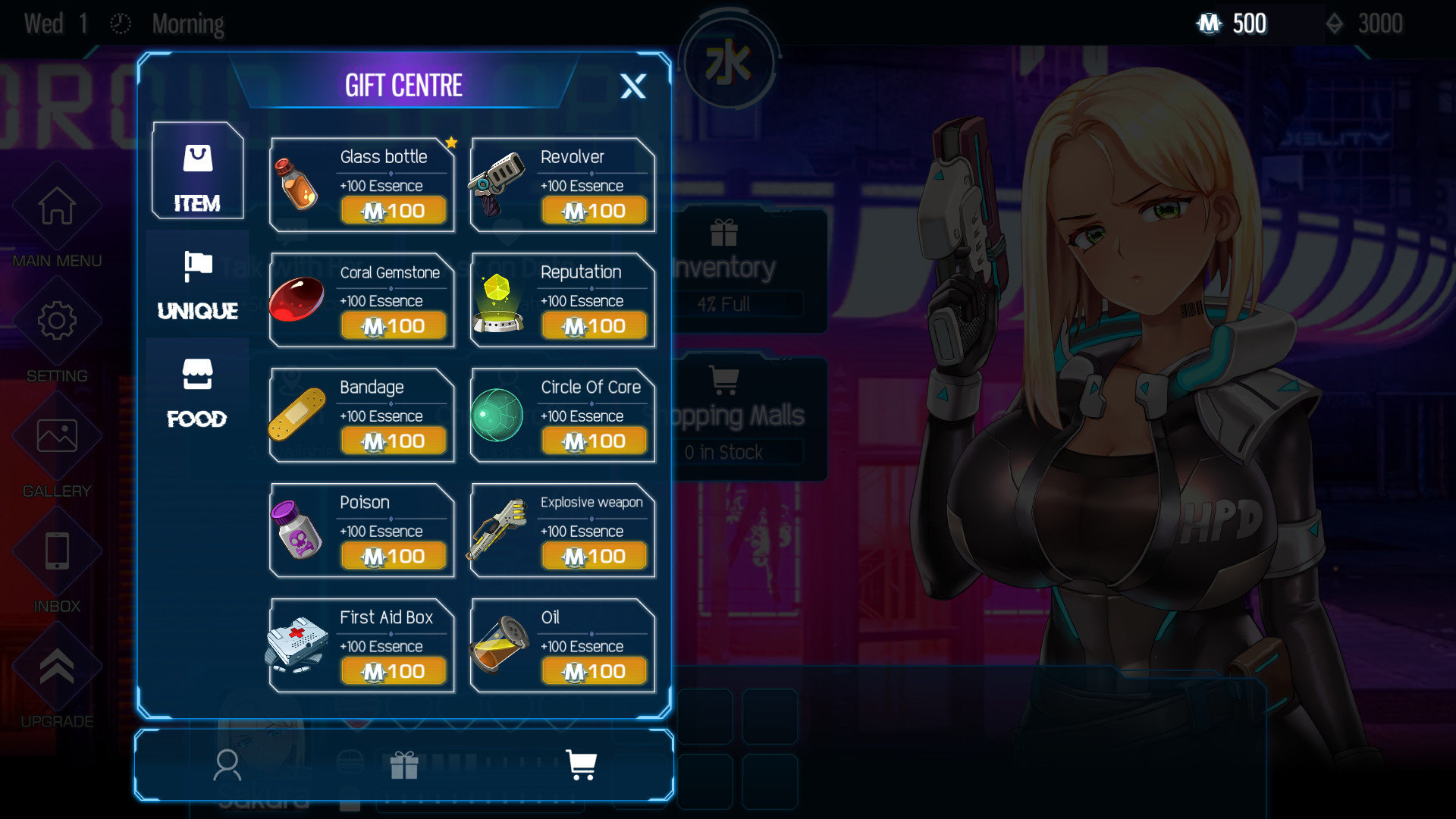Click the profile silhouette icon at the bottom
1456x819 pixels.
pos(229,766)
